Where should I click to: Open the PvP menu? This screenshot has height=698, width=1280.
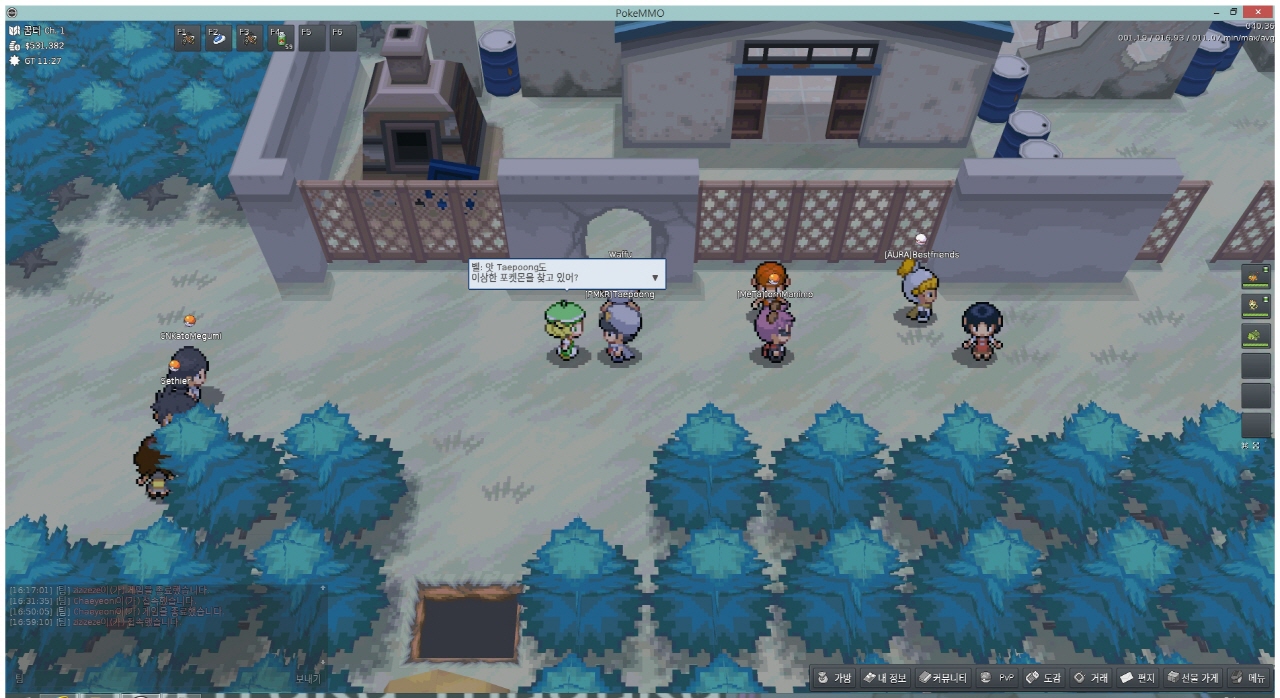tap(999, 678)
